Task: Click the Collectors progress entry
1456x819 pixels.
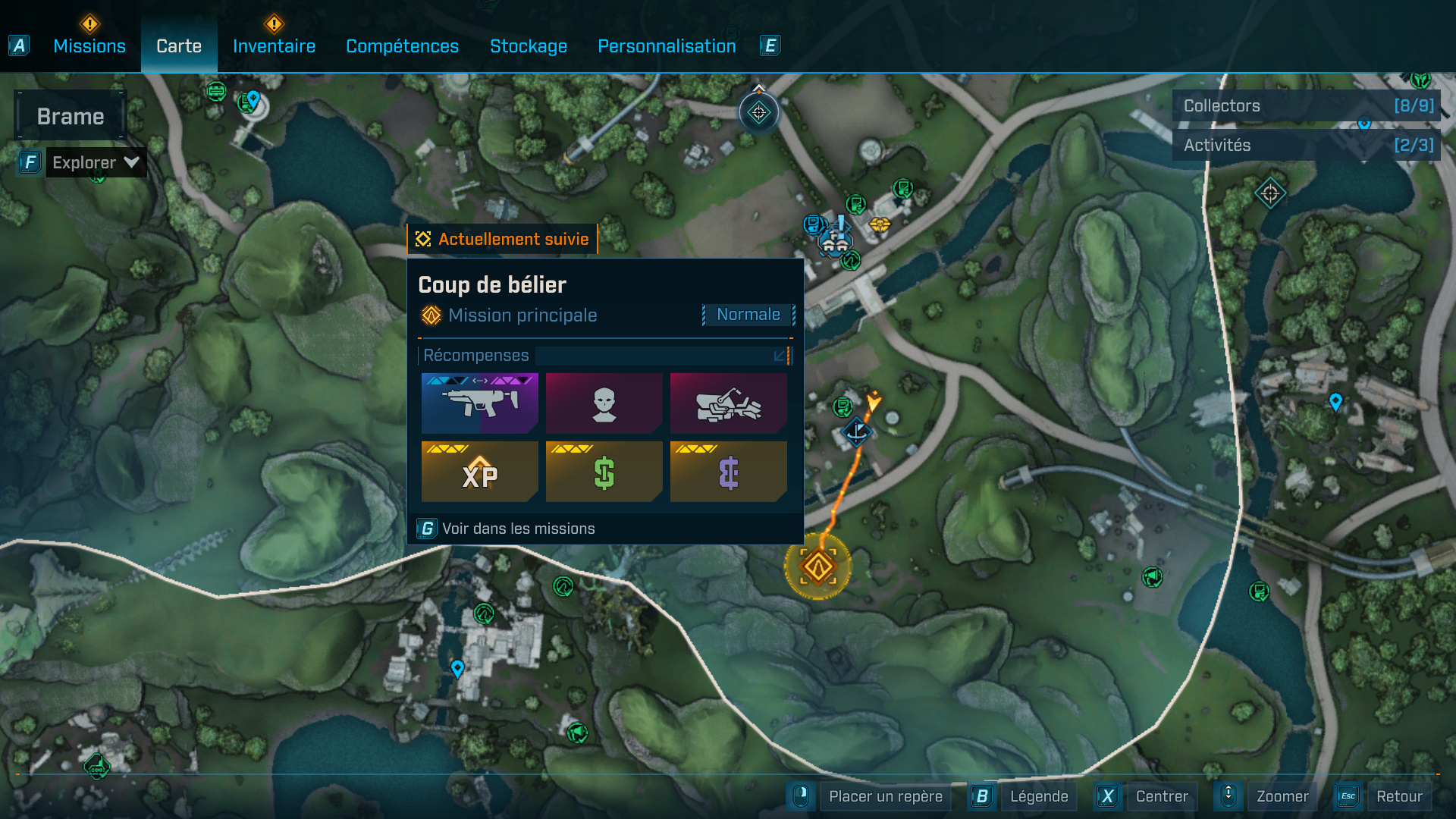Action: pos(1306,106)
